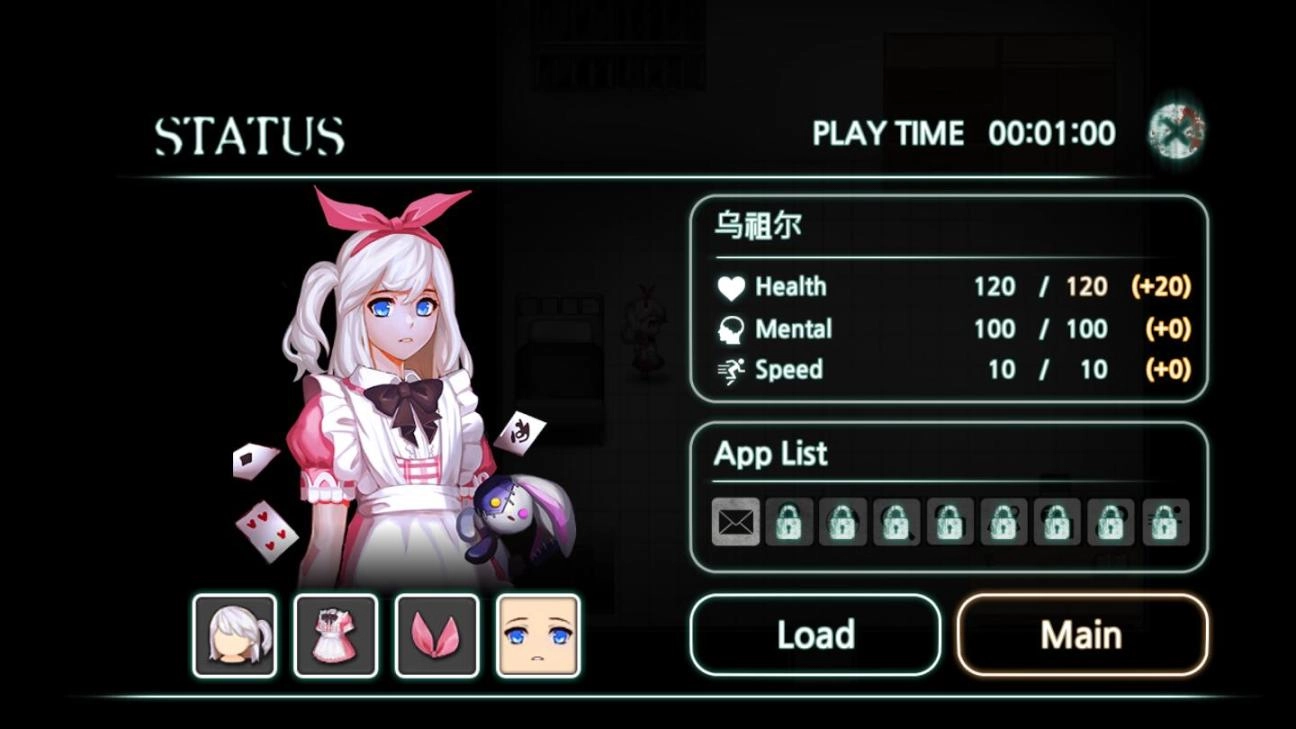Return to Main menu

coord(1082,635)
